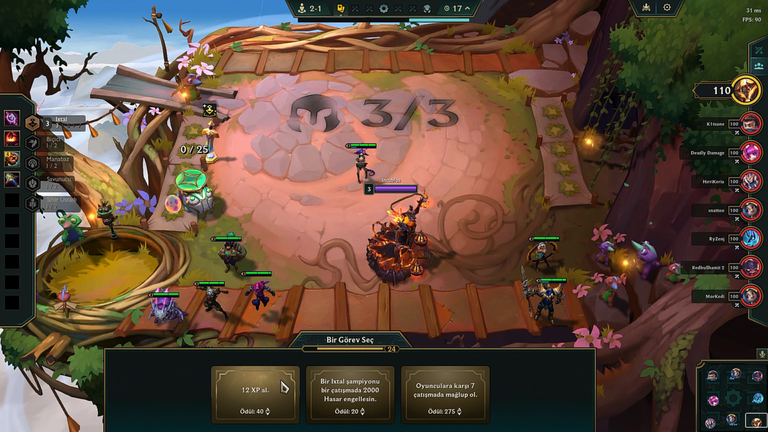Show the Biçici trait details

click(33, 143)
